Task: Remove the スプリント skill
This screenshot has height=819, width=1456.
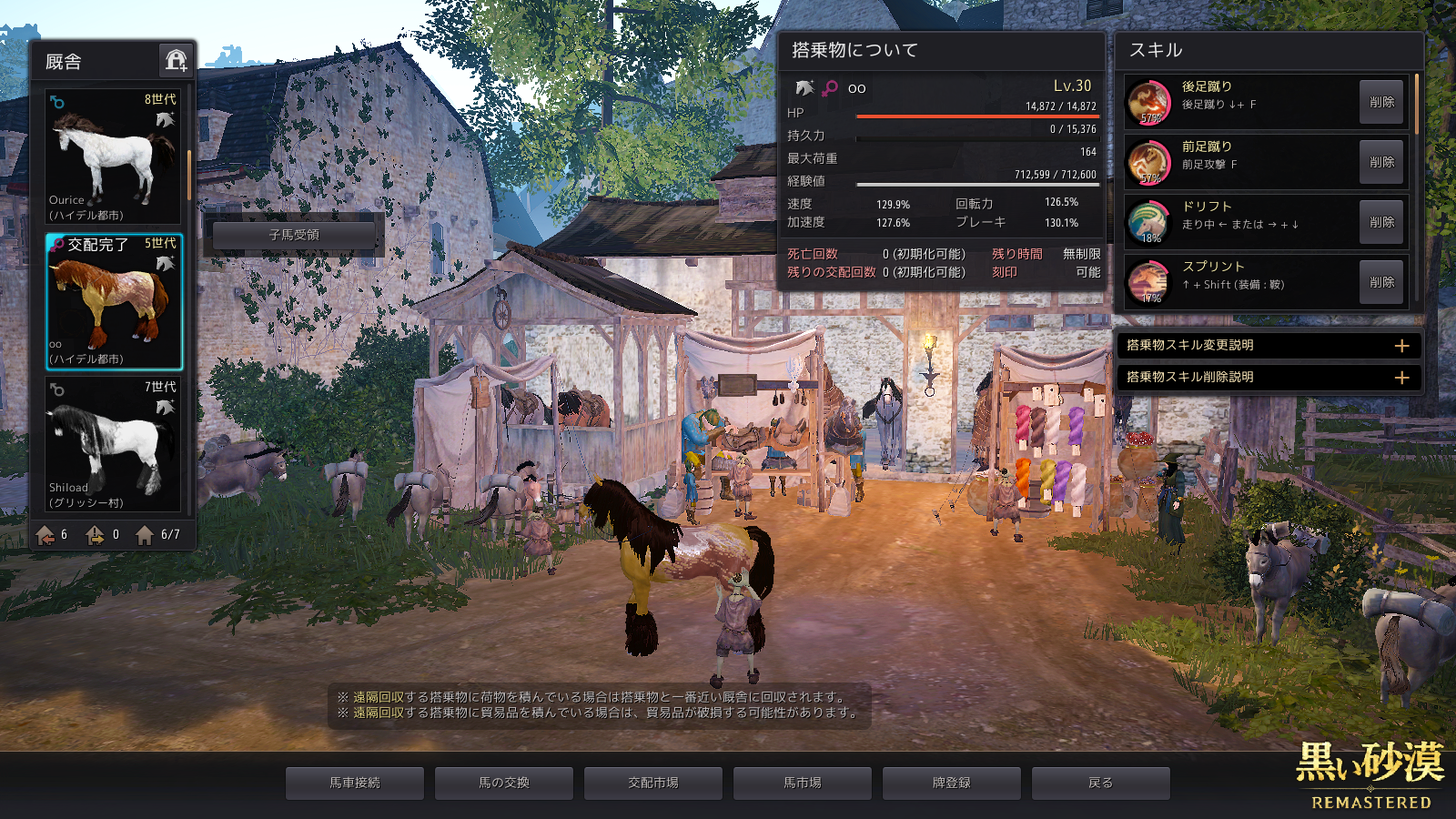Action: pyautogui.click(x=1380, y=282)
